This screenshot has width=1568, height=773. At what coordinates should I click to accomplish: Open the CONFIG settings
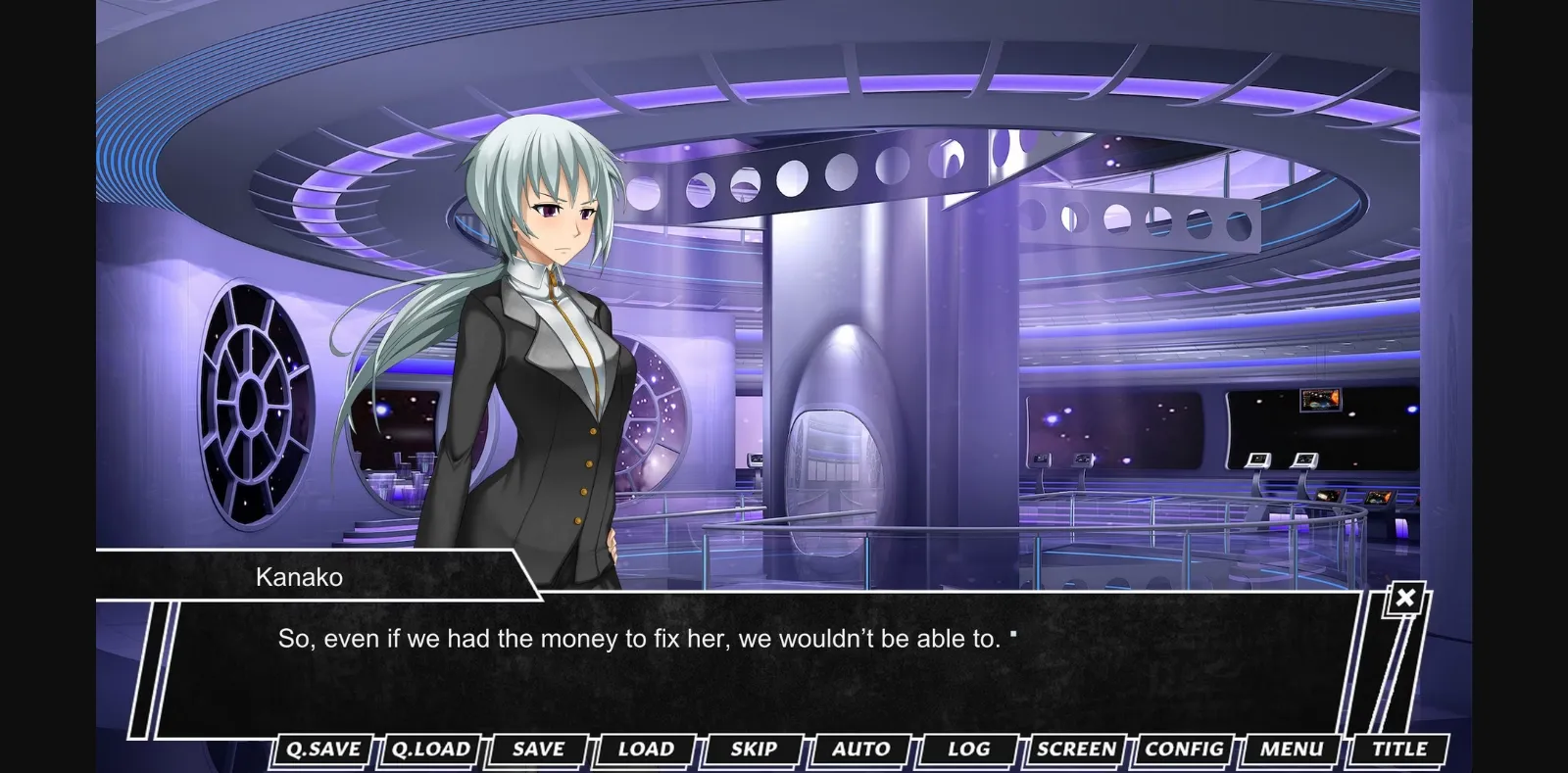(1183, 749)
